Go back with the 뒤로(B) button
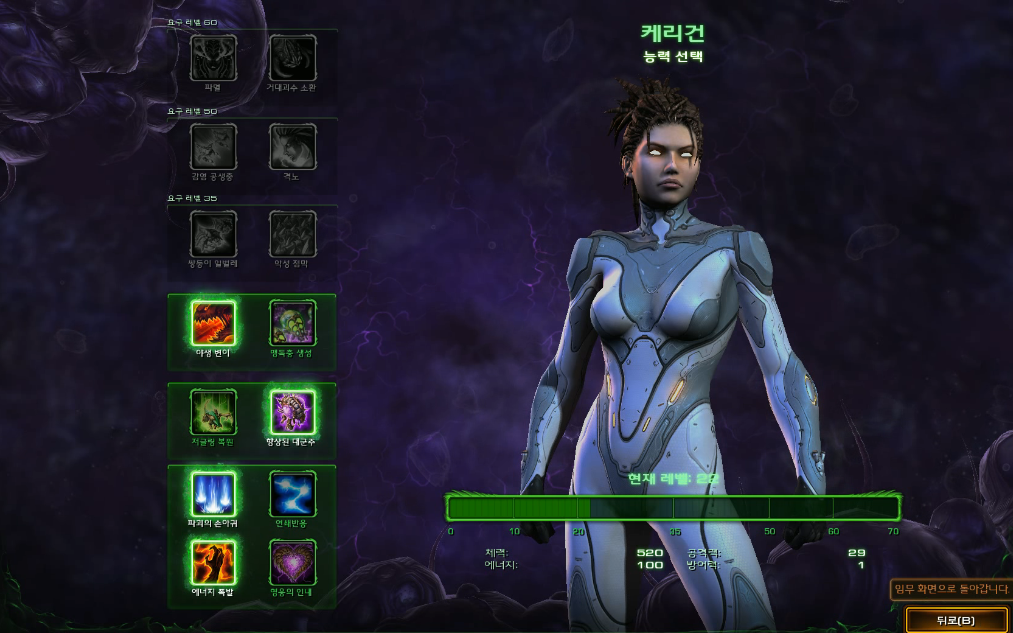 (956, 620)
